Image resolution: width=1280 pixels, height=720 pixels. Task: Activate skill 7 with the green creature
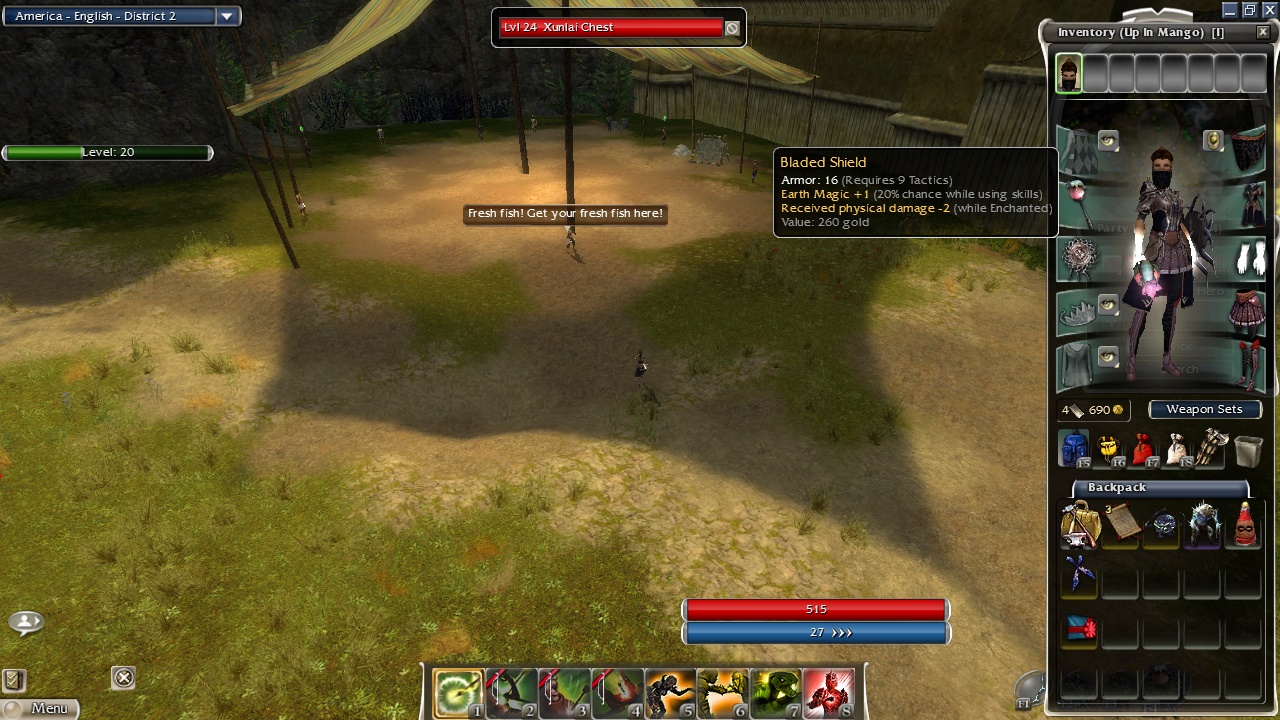tap(776, 693)
